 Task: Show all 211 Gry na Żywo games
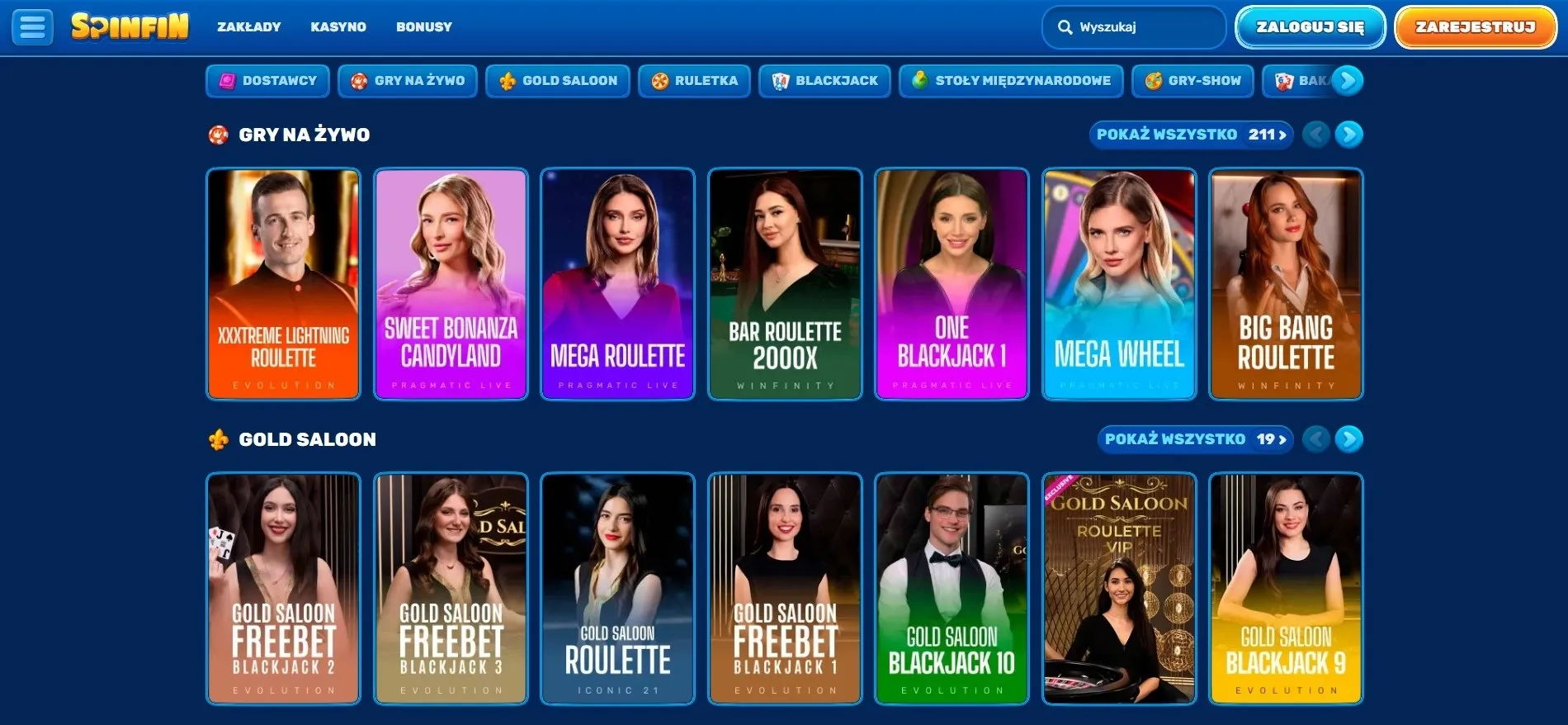tap(1191, 135)
